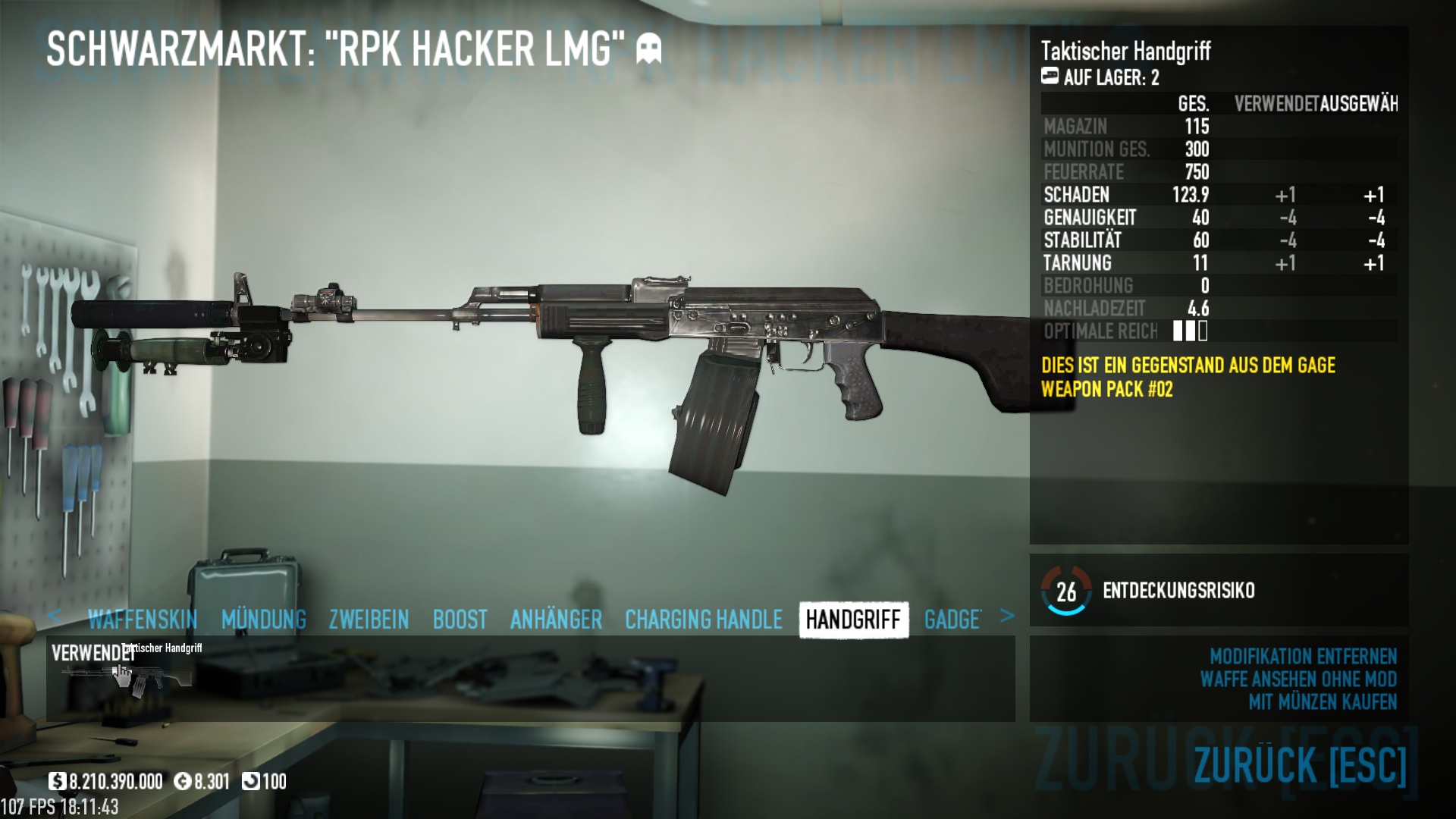
Task: Choose the Anhänger tab
Action: coord(556,620)
